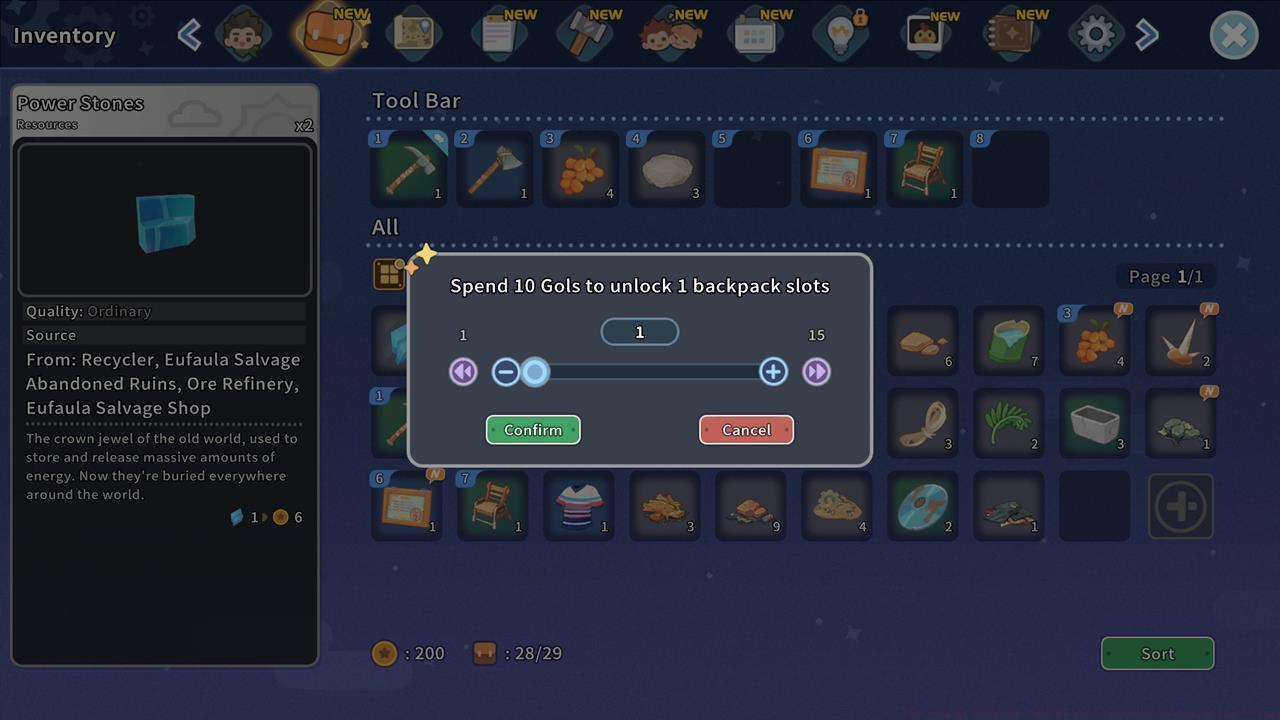
Task: Open the camera photo icon
Action: pos(927,33)
